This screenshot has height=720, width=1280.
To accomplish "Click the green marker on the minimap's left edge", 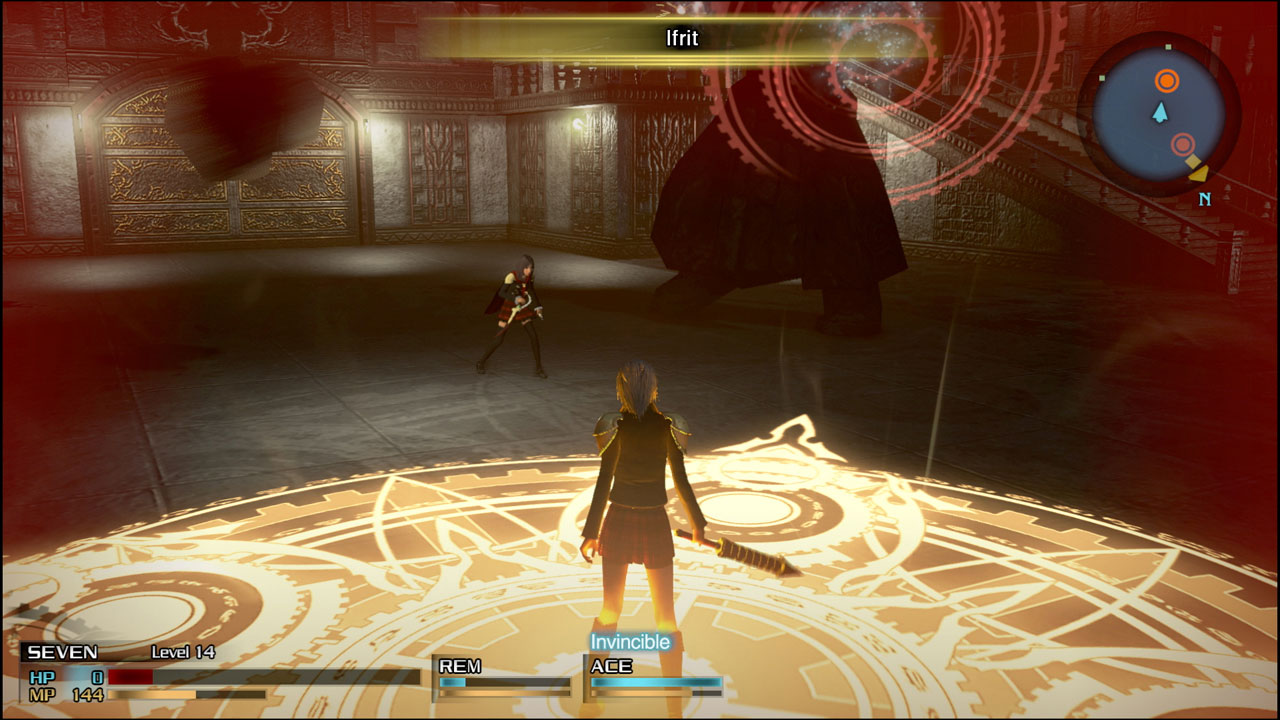I will click(x=1102, y=78).
